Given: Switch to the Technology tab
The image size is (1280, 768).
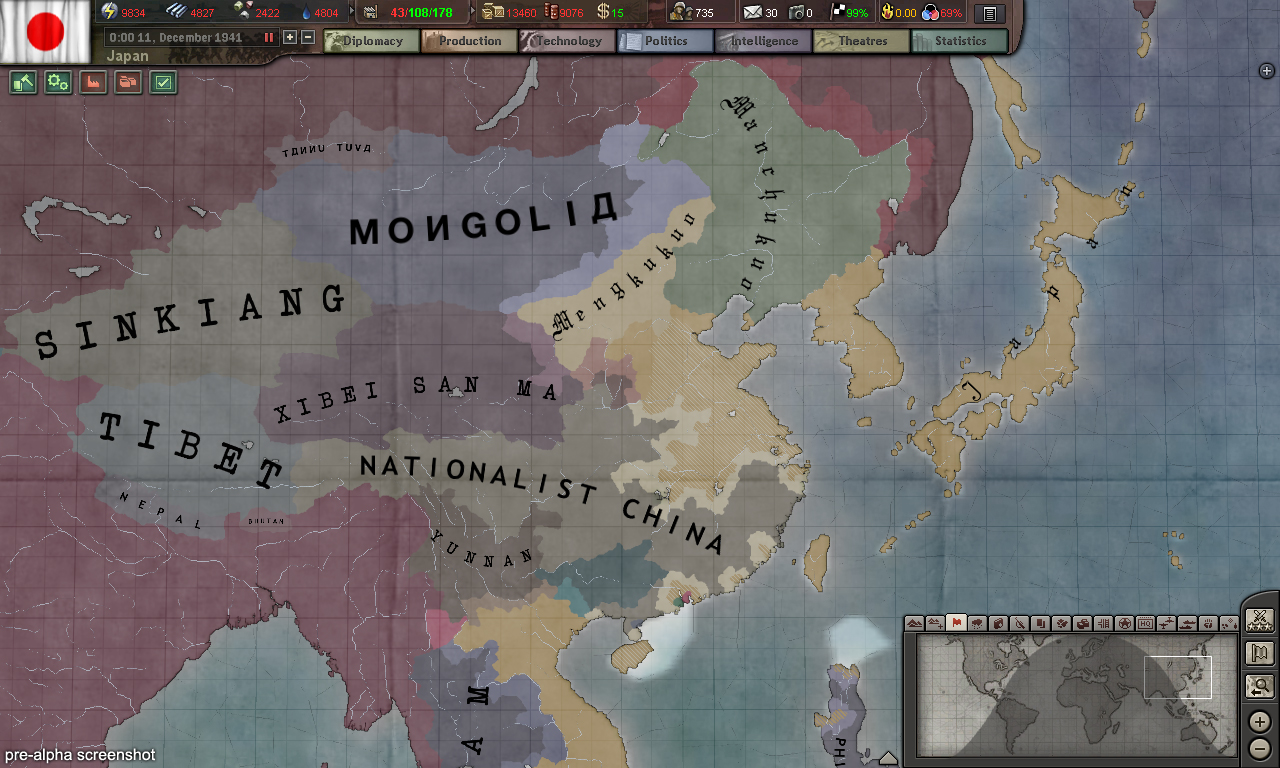Looking at the screenshot, I should click(x=569, y=41).
